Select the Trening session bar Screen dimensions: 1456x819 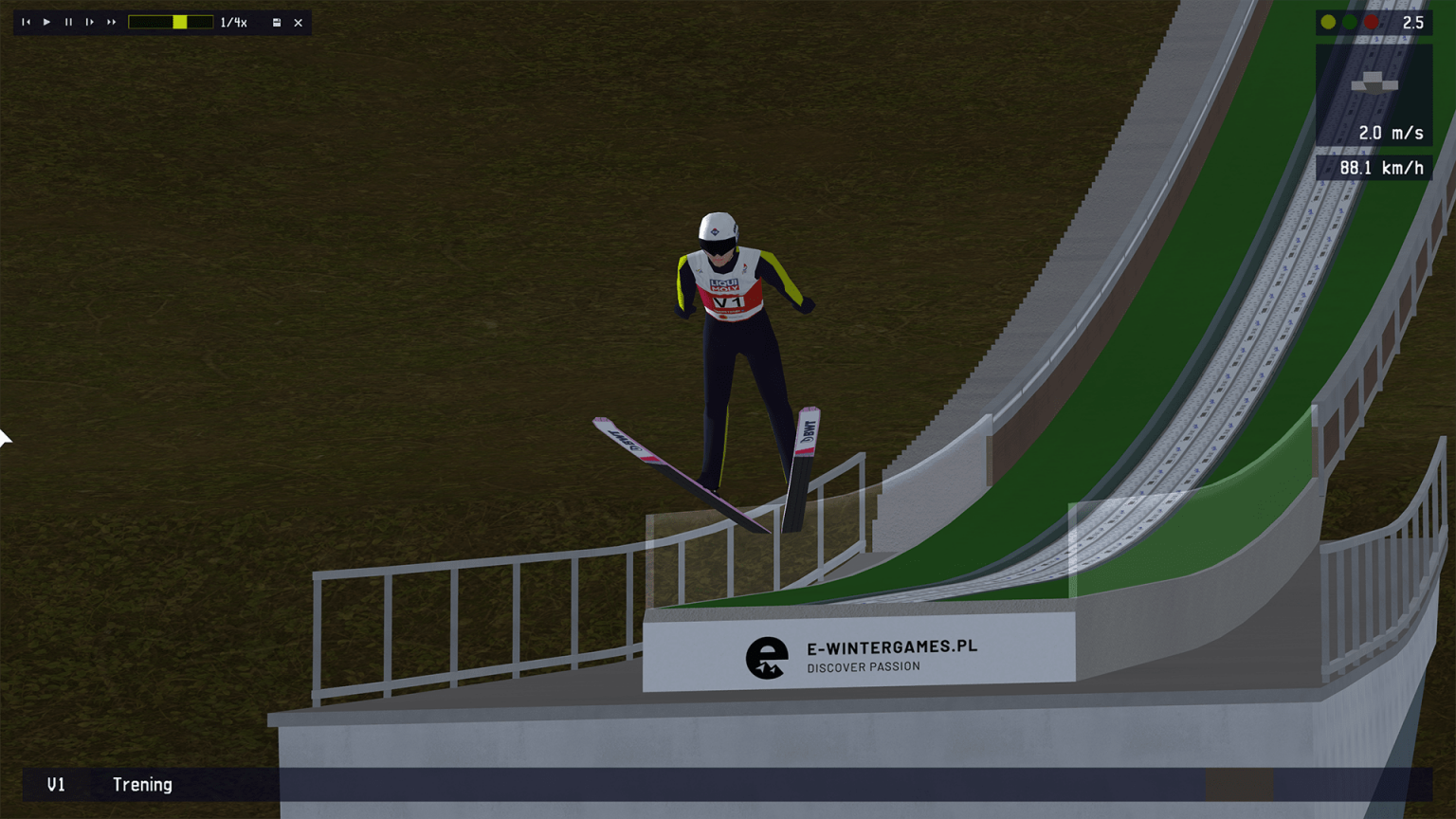pos(144,785)
